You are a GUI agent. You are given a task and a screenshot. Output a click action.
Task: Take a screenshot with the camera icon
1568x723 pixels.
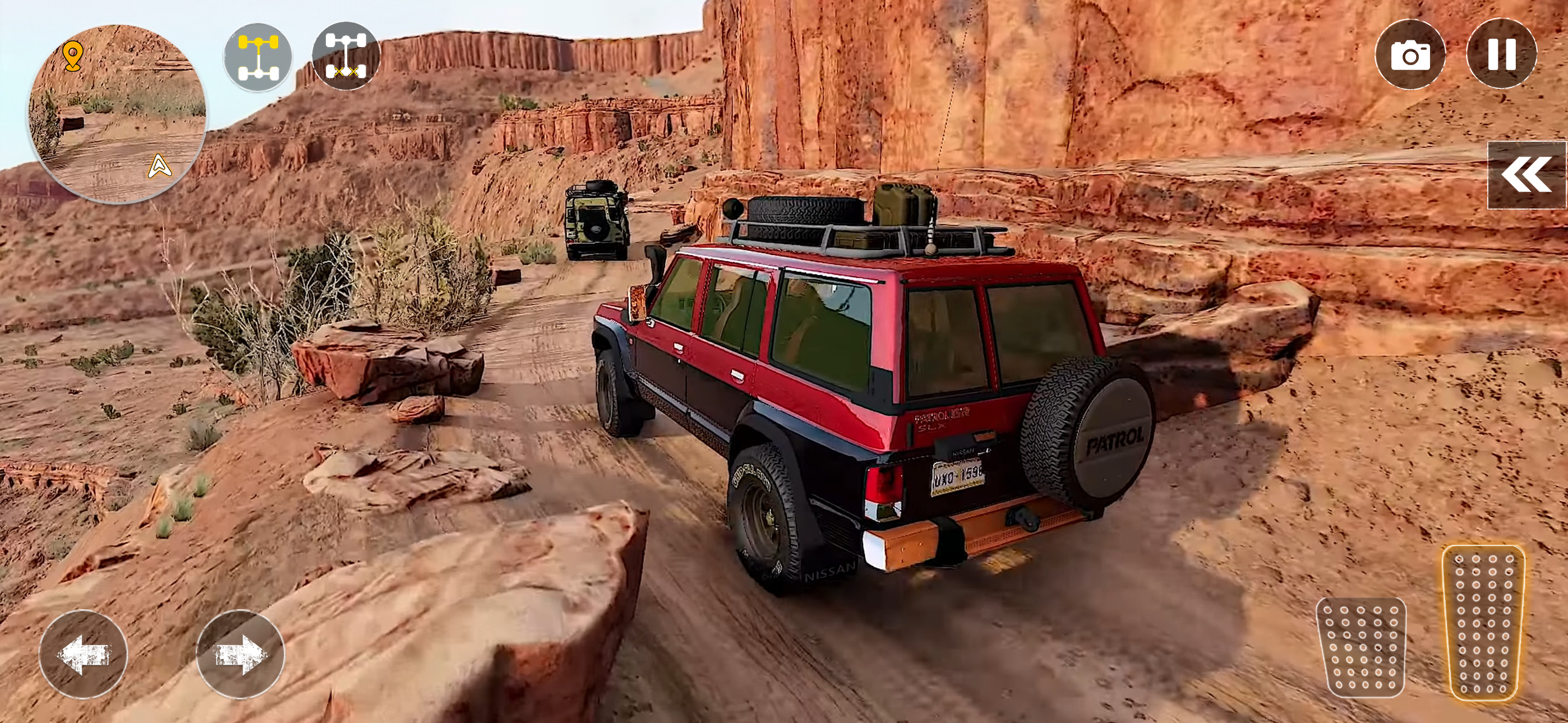[x=1411, y=55]
